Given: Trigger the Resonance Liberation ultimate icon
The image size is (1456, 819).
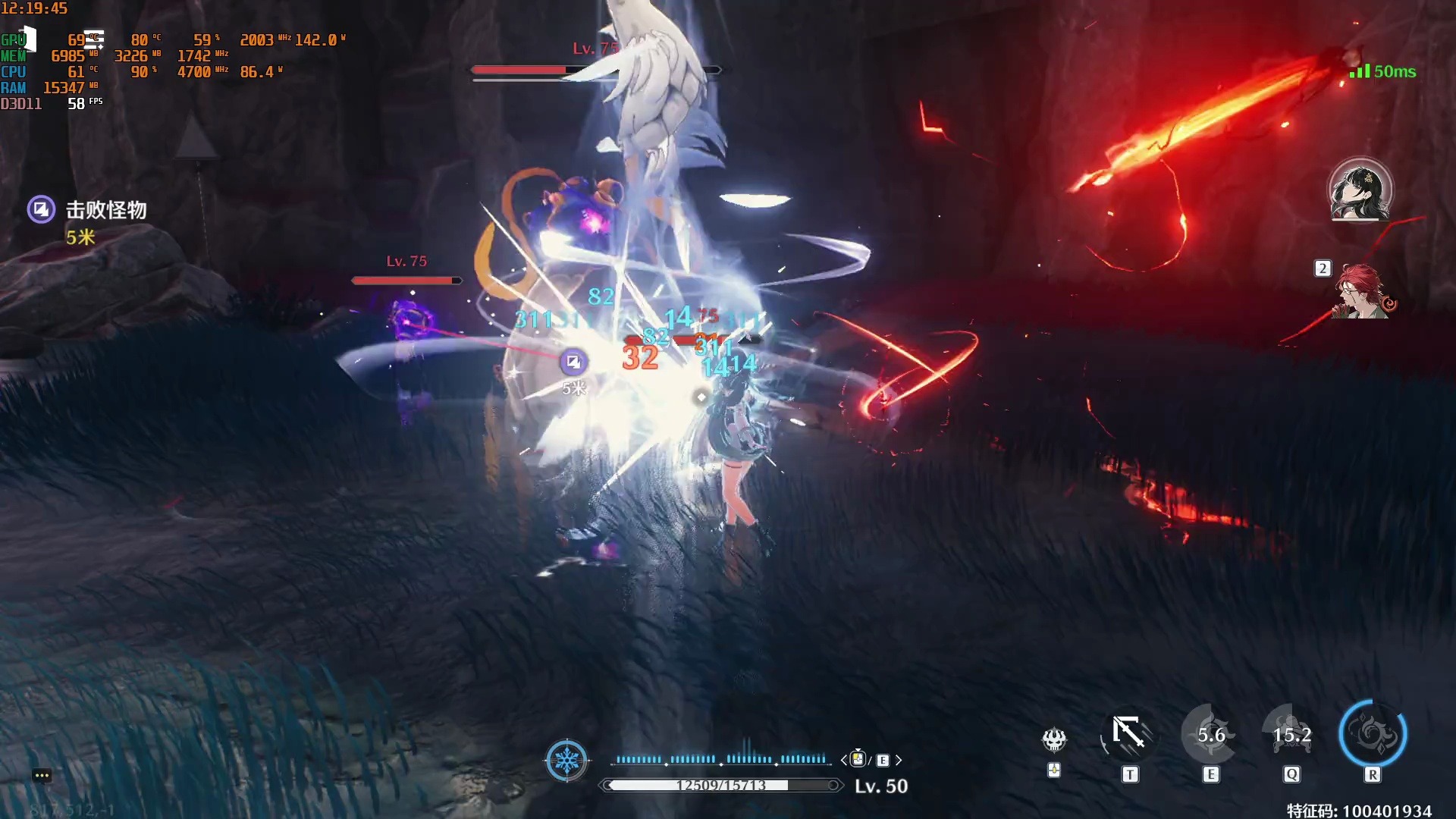Looking at the screenshot, I should click(x=1373, y=734).
